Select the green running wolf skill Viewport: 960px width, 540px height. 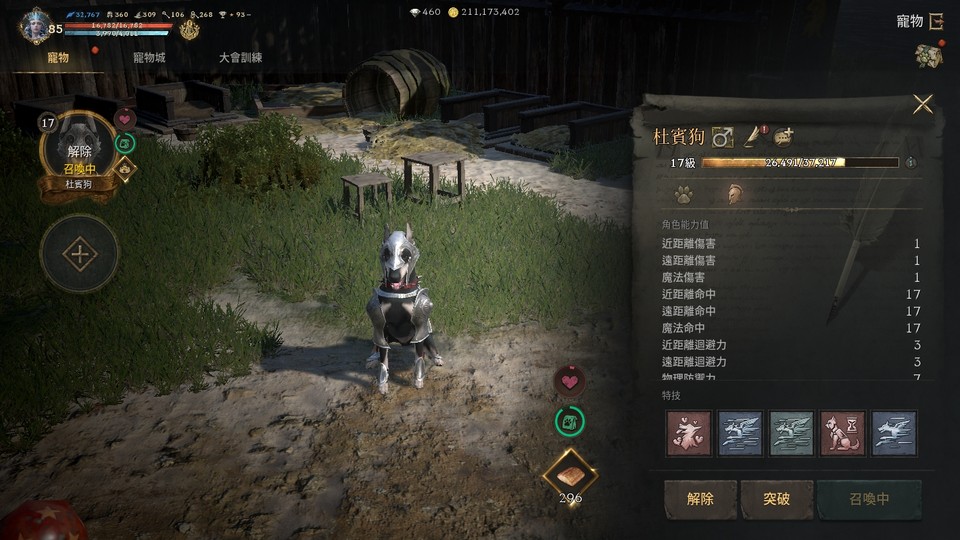791,433
